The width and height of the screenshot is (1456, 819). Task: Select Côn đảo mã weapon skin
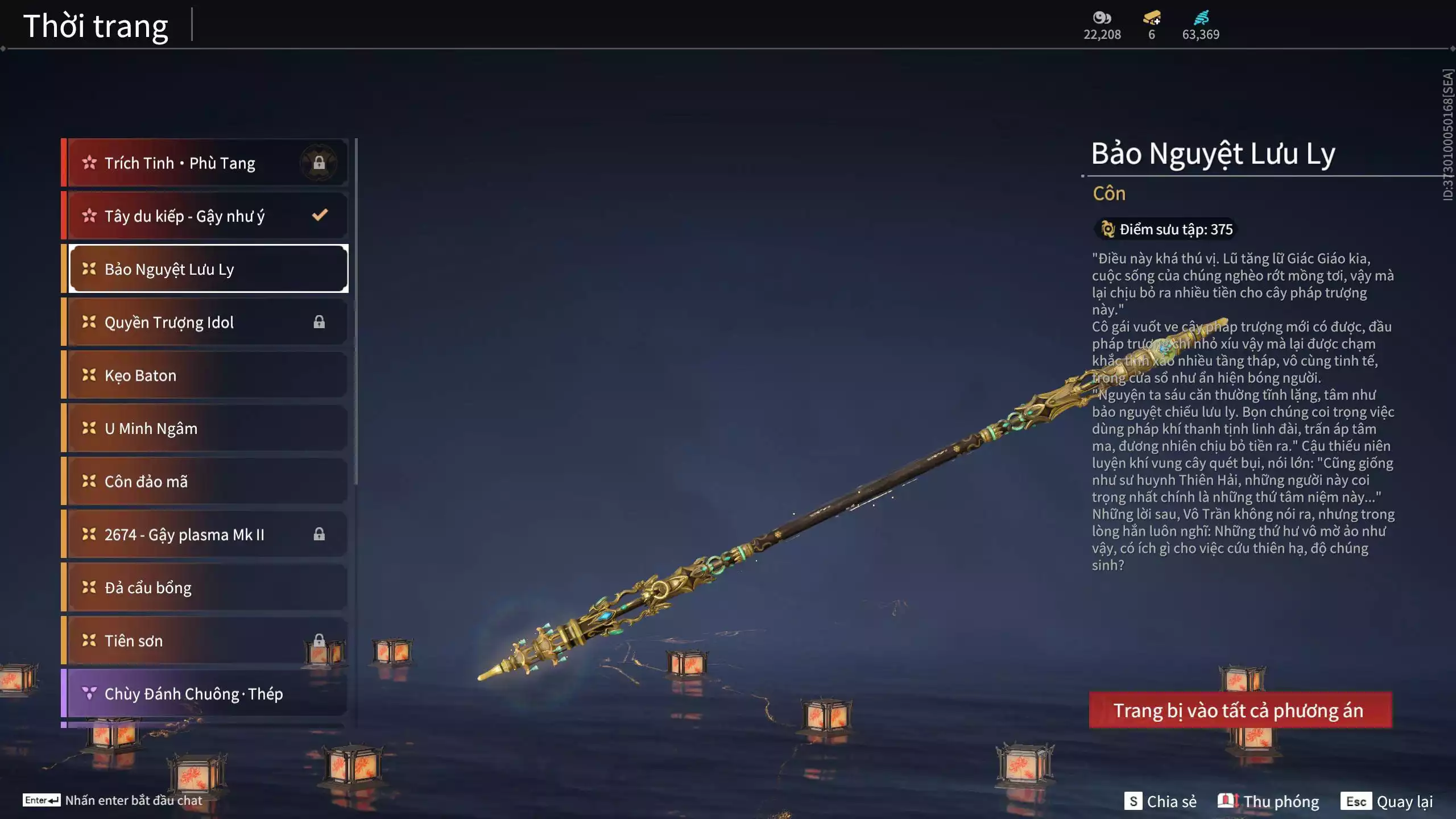[x=205, y=482]
